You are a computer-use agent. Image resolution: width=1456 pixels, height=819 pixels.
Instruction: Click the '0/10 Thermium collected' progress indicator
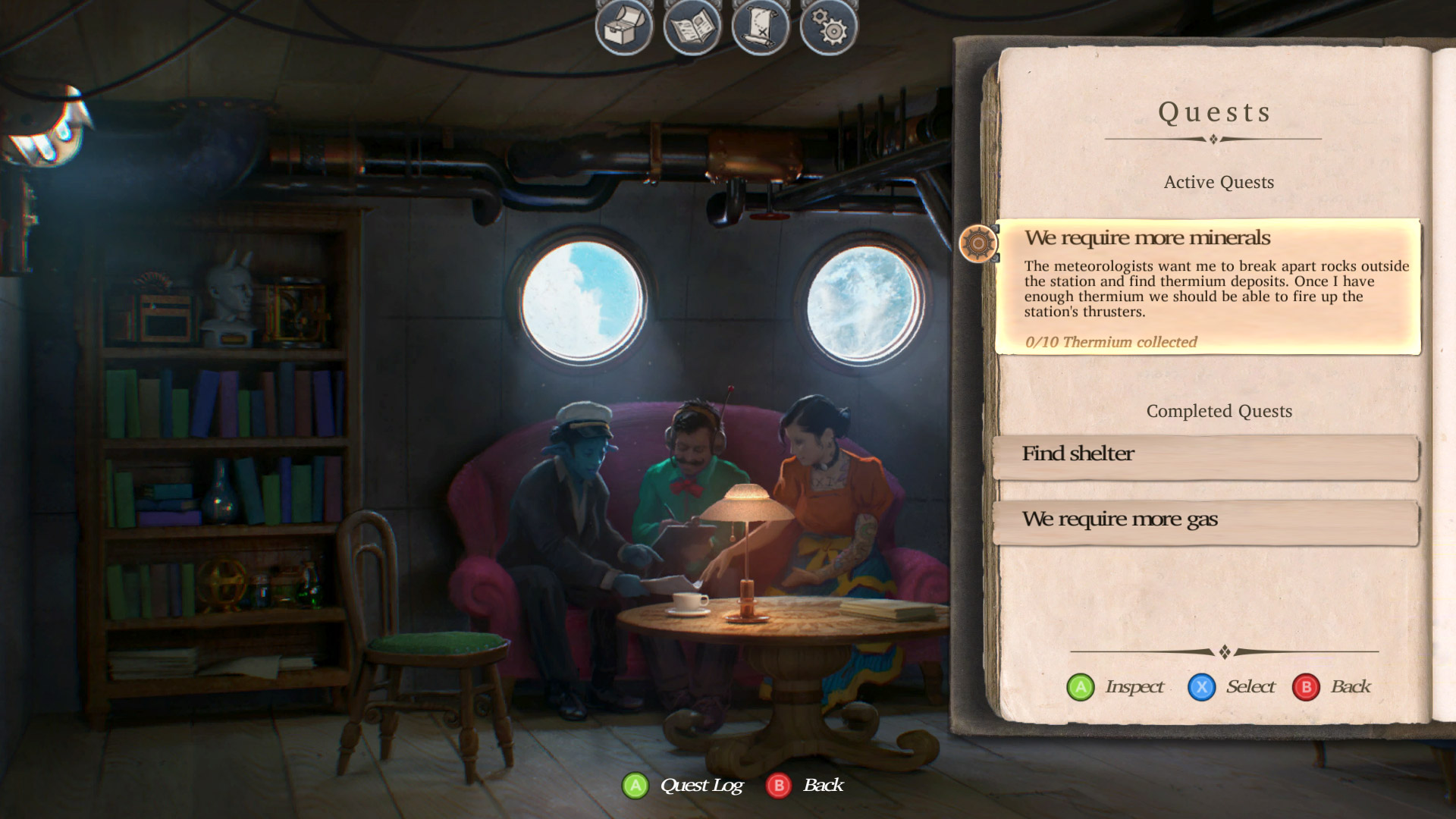tap(1112, 342)
